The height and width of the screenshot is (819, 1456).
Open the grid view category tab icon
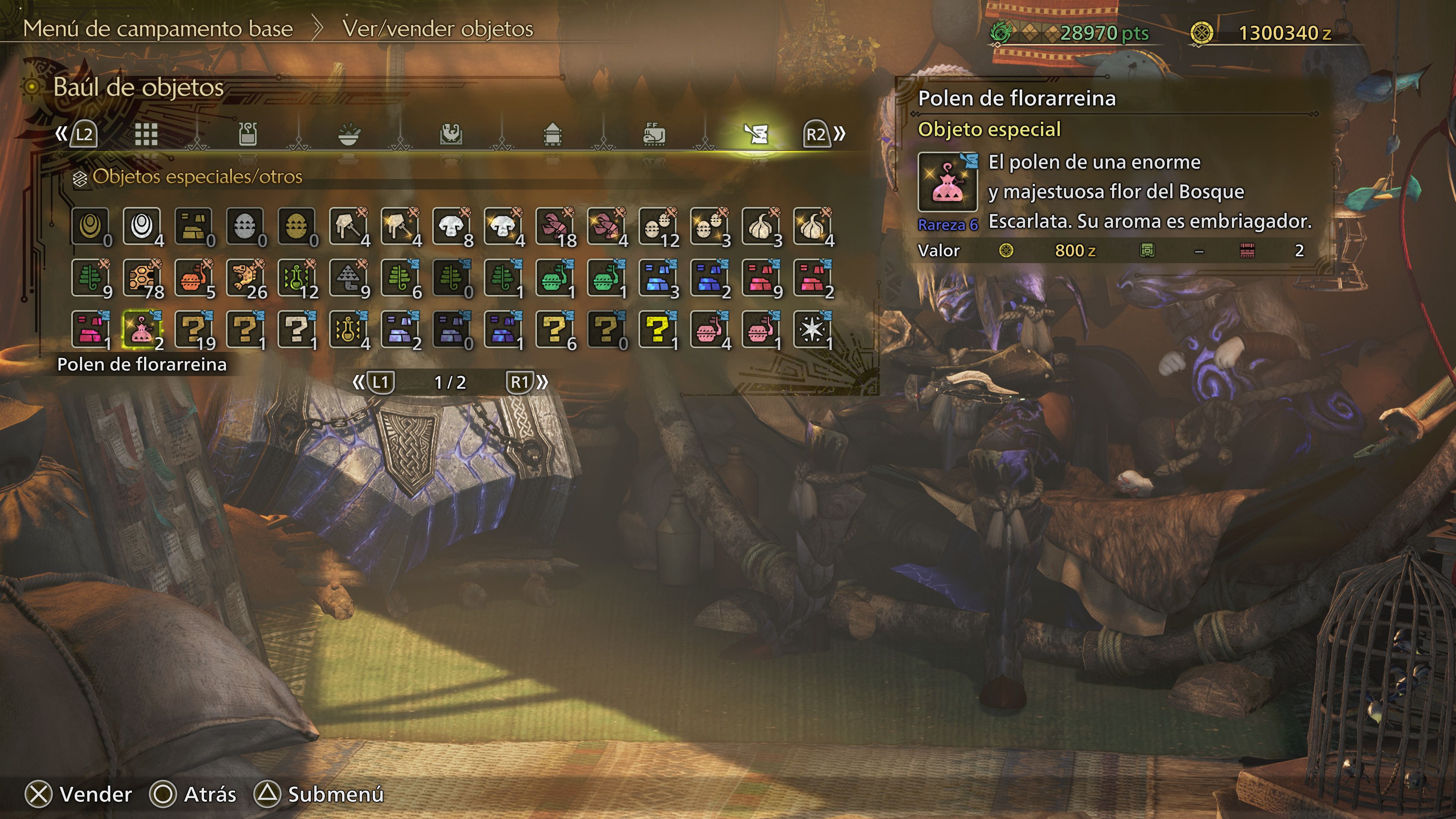pyautogui.click(x=146, y=134)
